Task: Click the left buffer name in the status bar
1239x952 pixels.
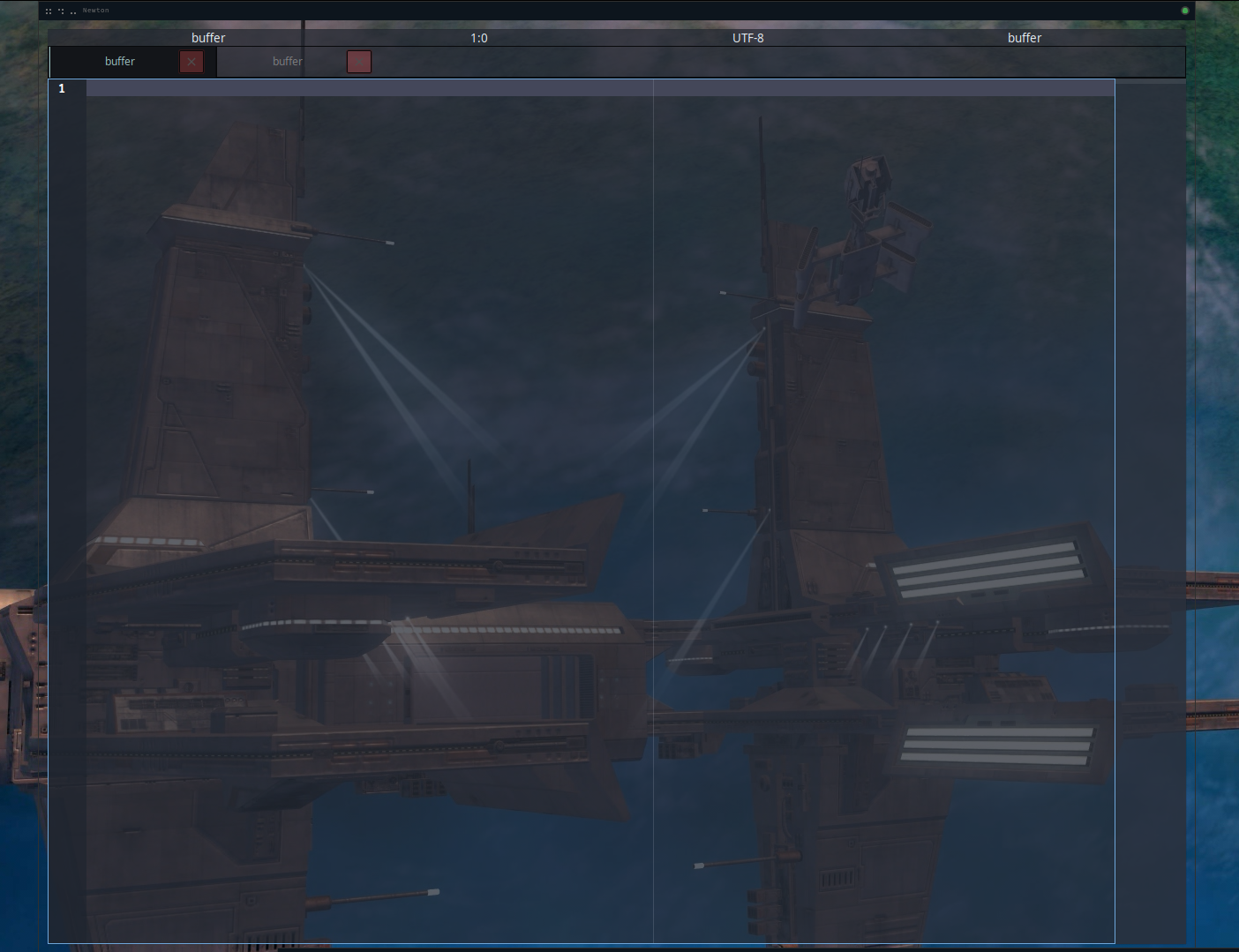Action: coord(208,38)
